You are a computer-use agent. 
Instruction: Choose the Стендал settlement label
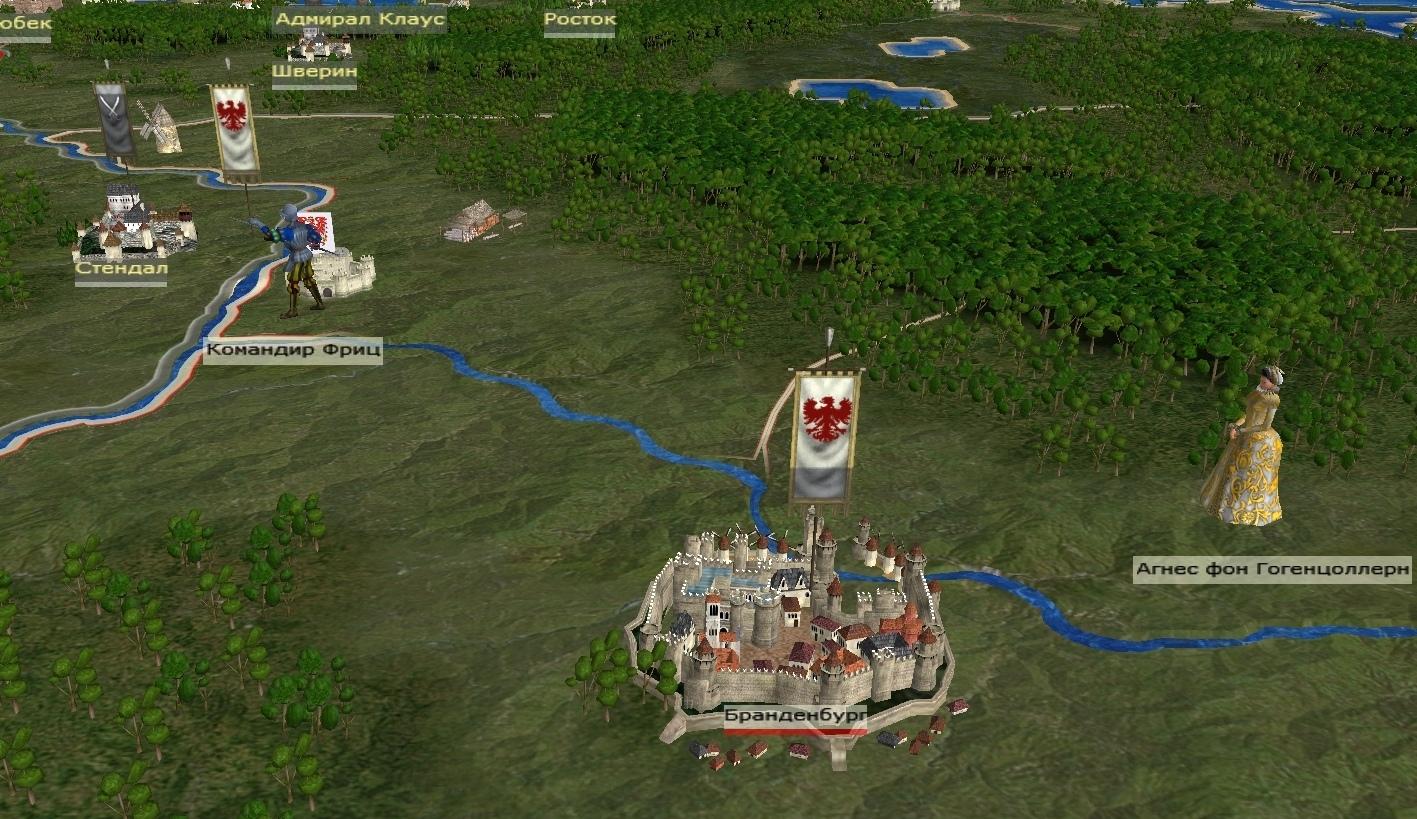tap(121, 269)
